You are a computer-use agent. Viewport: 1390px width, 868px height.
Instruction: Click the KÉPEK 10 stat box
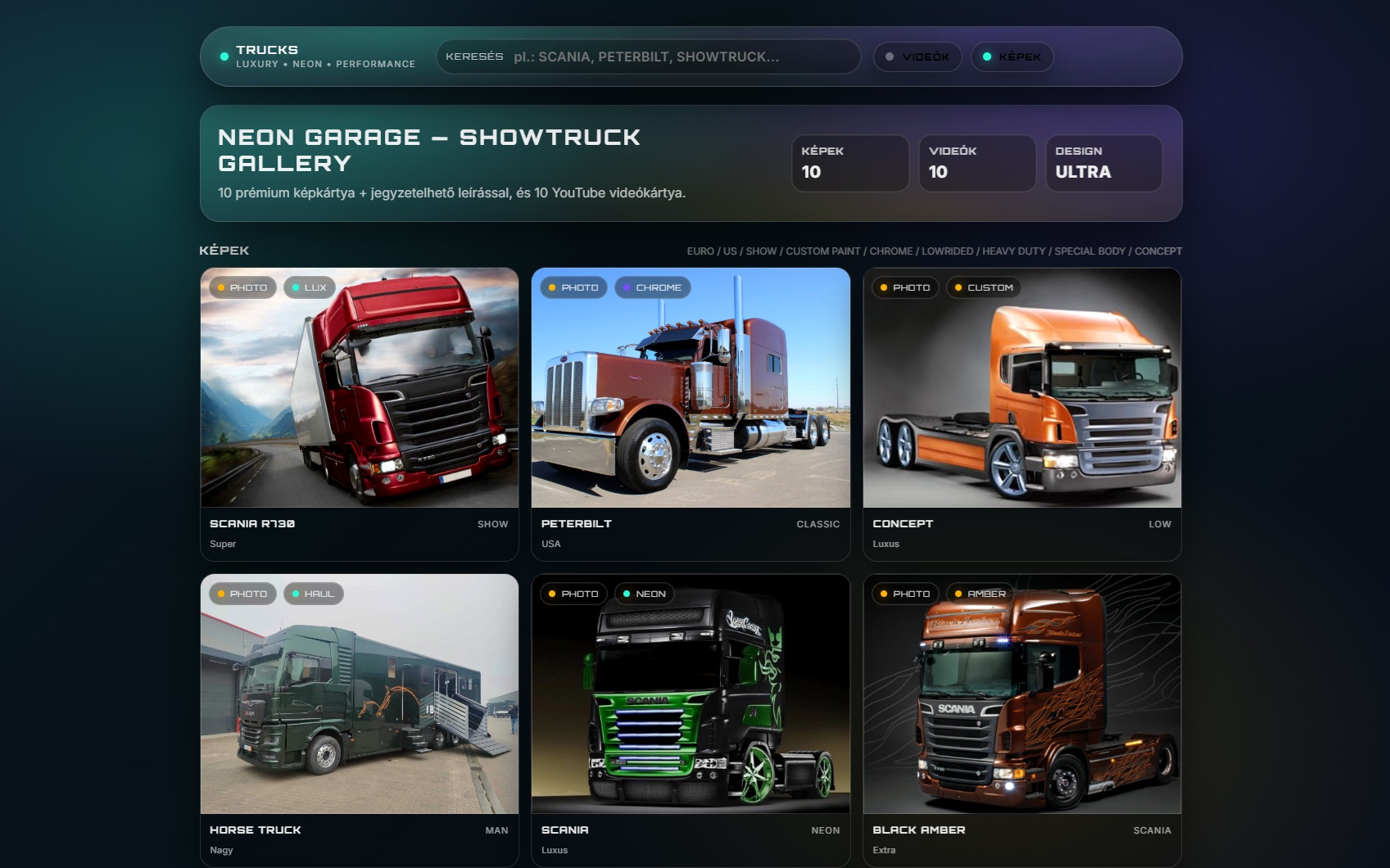[849, 163]
